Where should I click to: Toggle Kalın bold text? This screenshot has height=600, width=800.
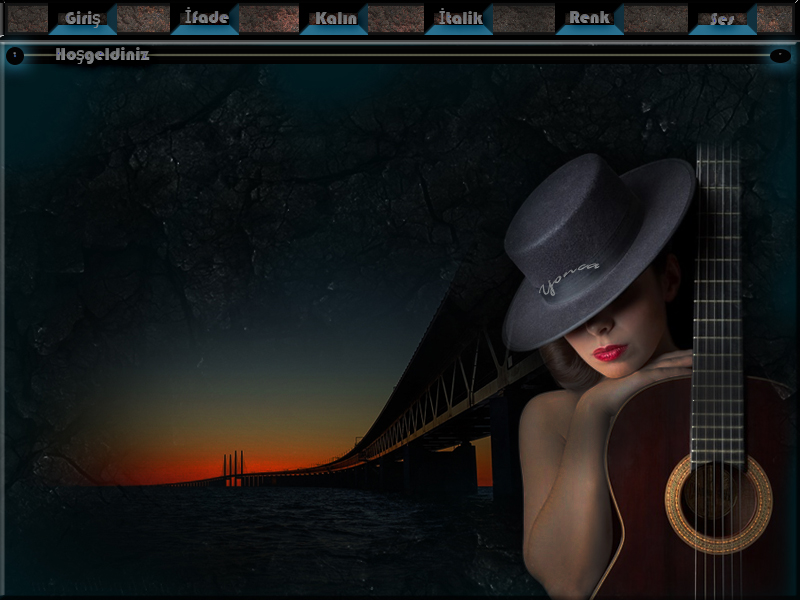[335, 18]
